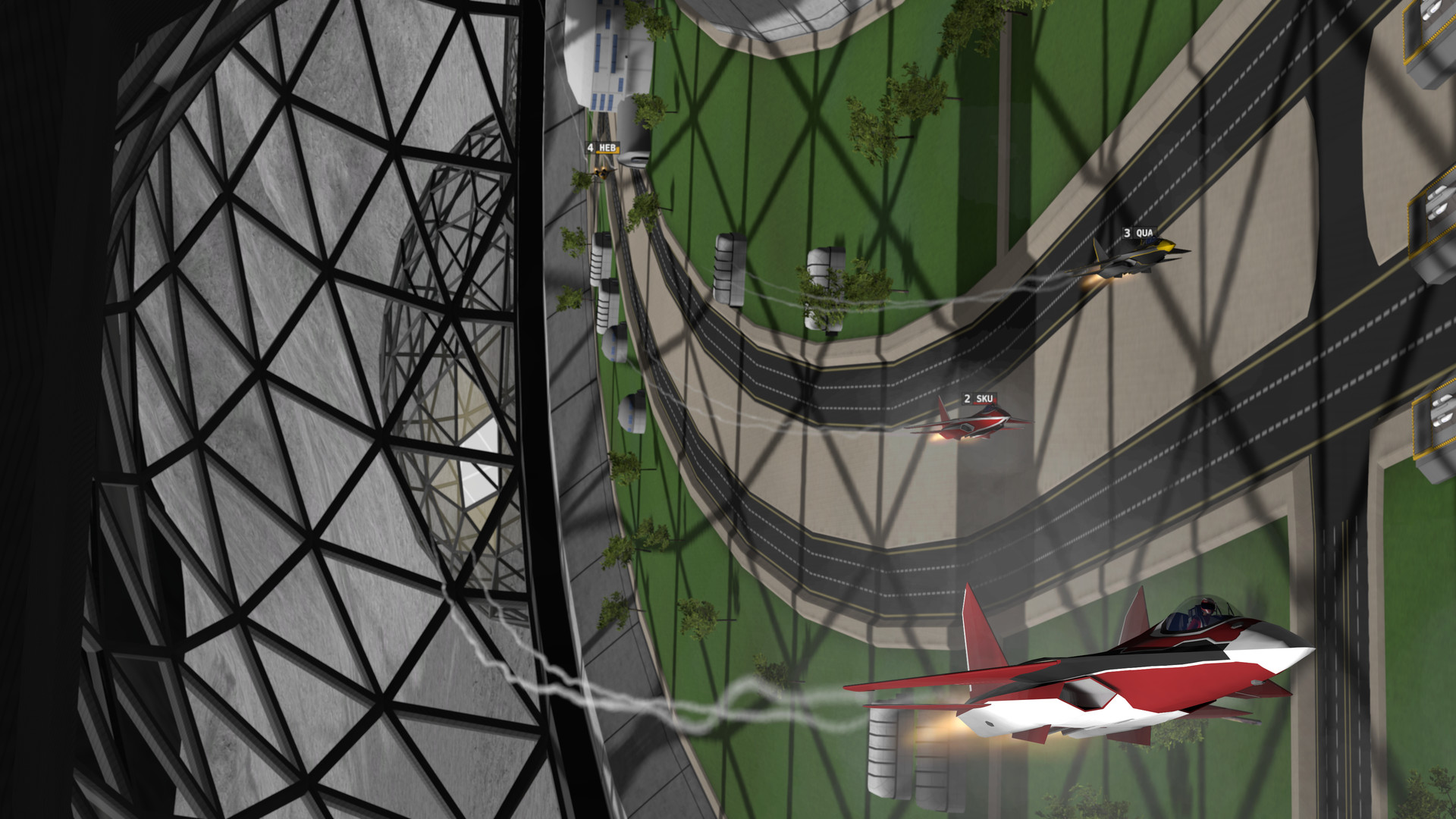Expand the position 4 HEB badge
Viewport: 1456px width, 819px height.
pyautogui.click(x=604, y=149)
